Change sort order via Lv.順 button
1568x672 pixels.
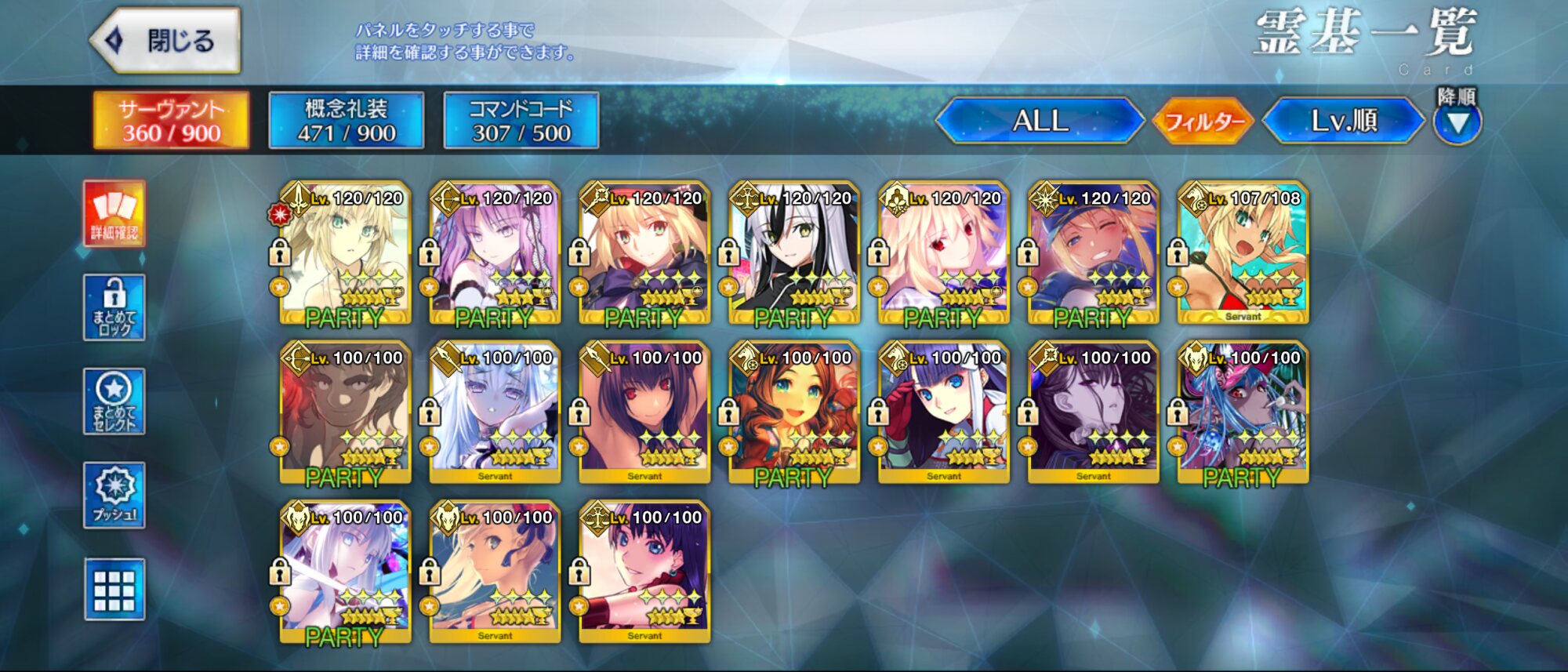coord(1344,121)
